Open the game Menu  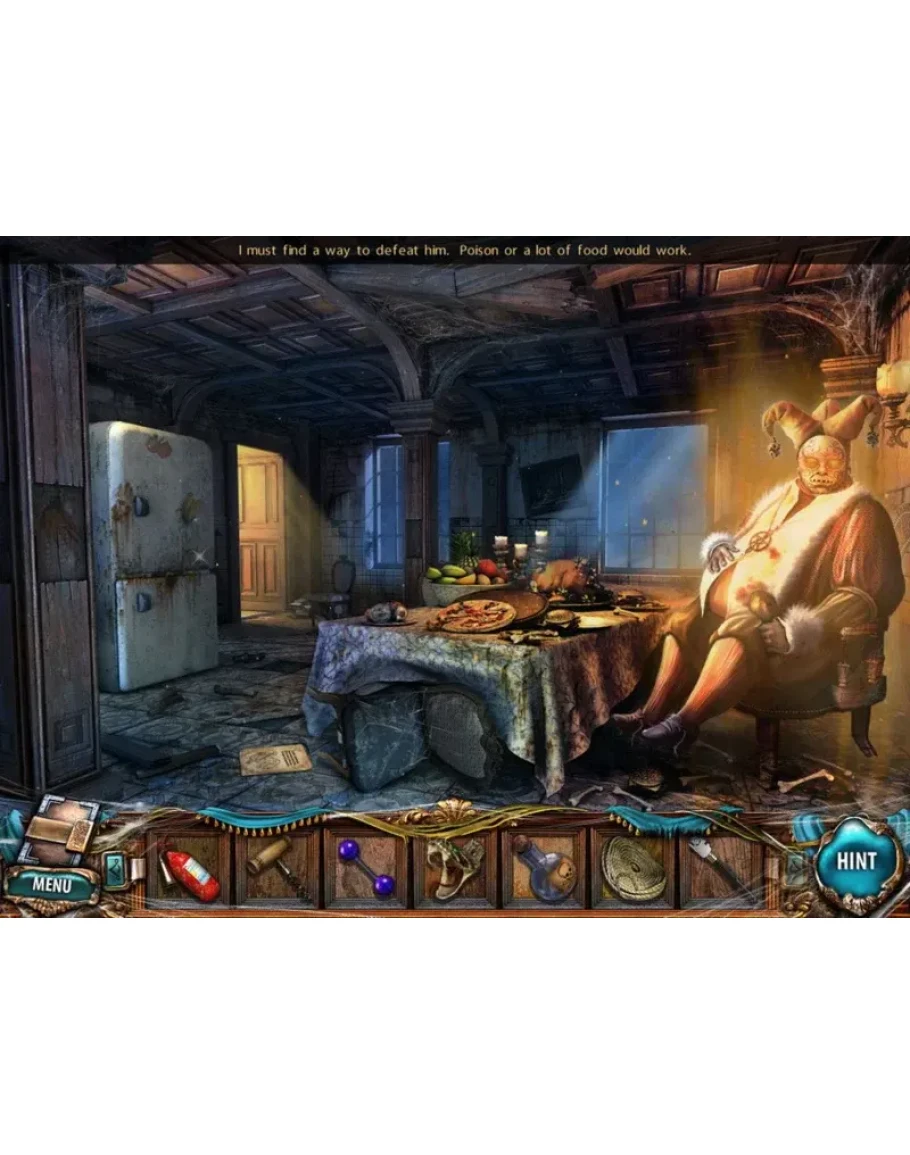point(51,884)
